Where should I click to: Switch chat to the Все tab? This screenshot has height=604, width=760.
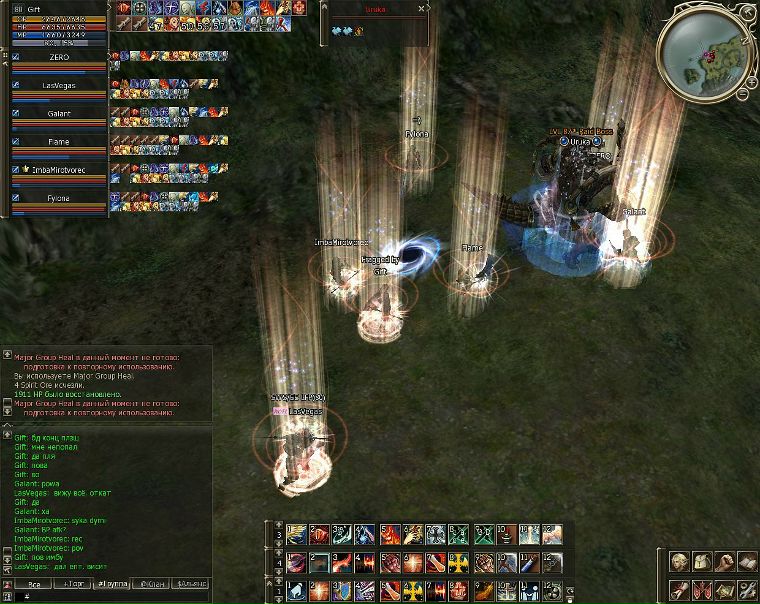[x=33, y=583]
